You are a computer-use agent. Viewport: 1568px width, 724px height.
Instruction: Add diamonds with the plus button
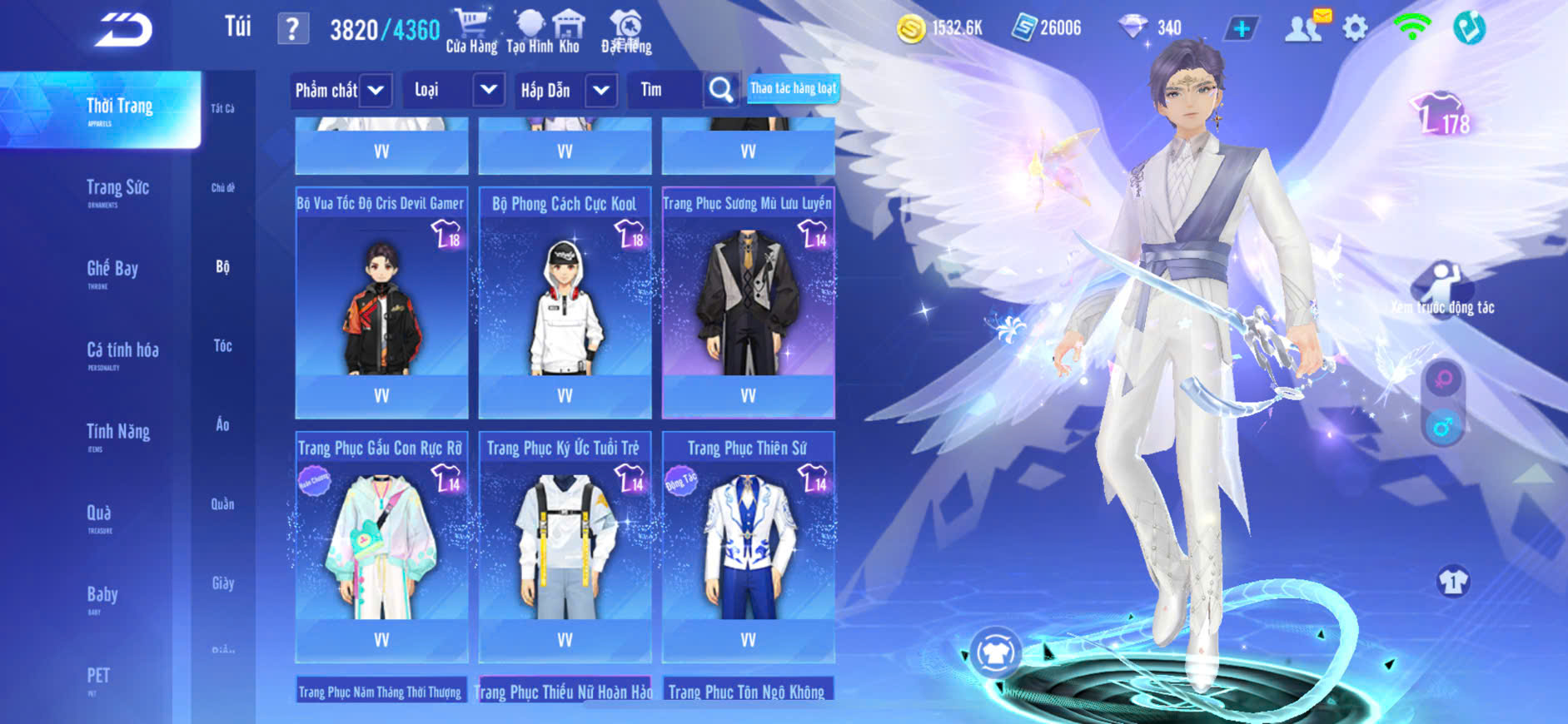click(1241, 29)
